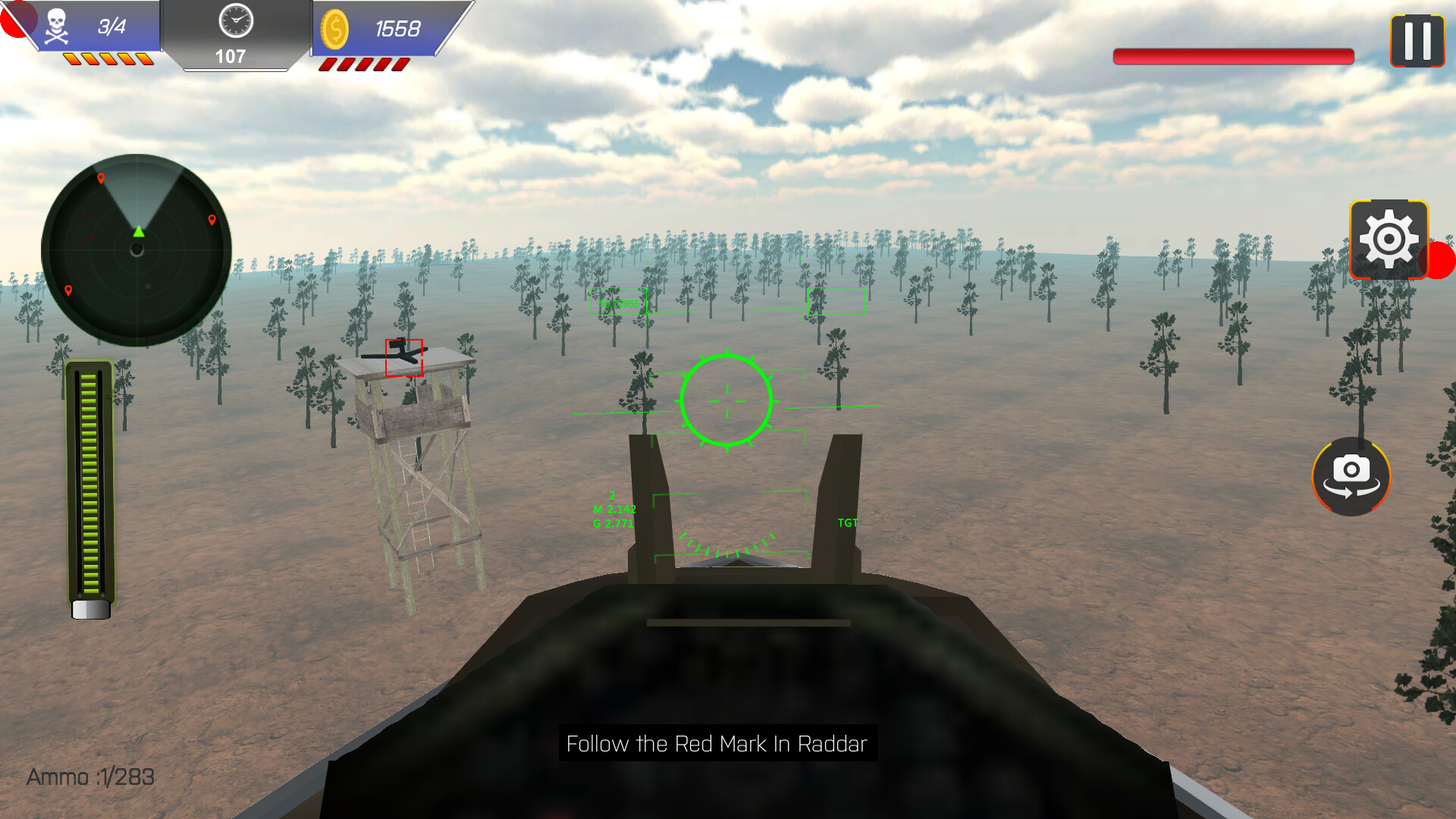Click the ammo text reading 1/283
The width and height of the screenshot is (1456, 819).
coord(90,777)
